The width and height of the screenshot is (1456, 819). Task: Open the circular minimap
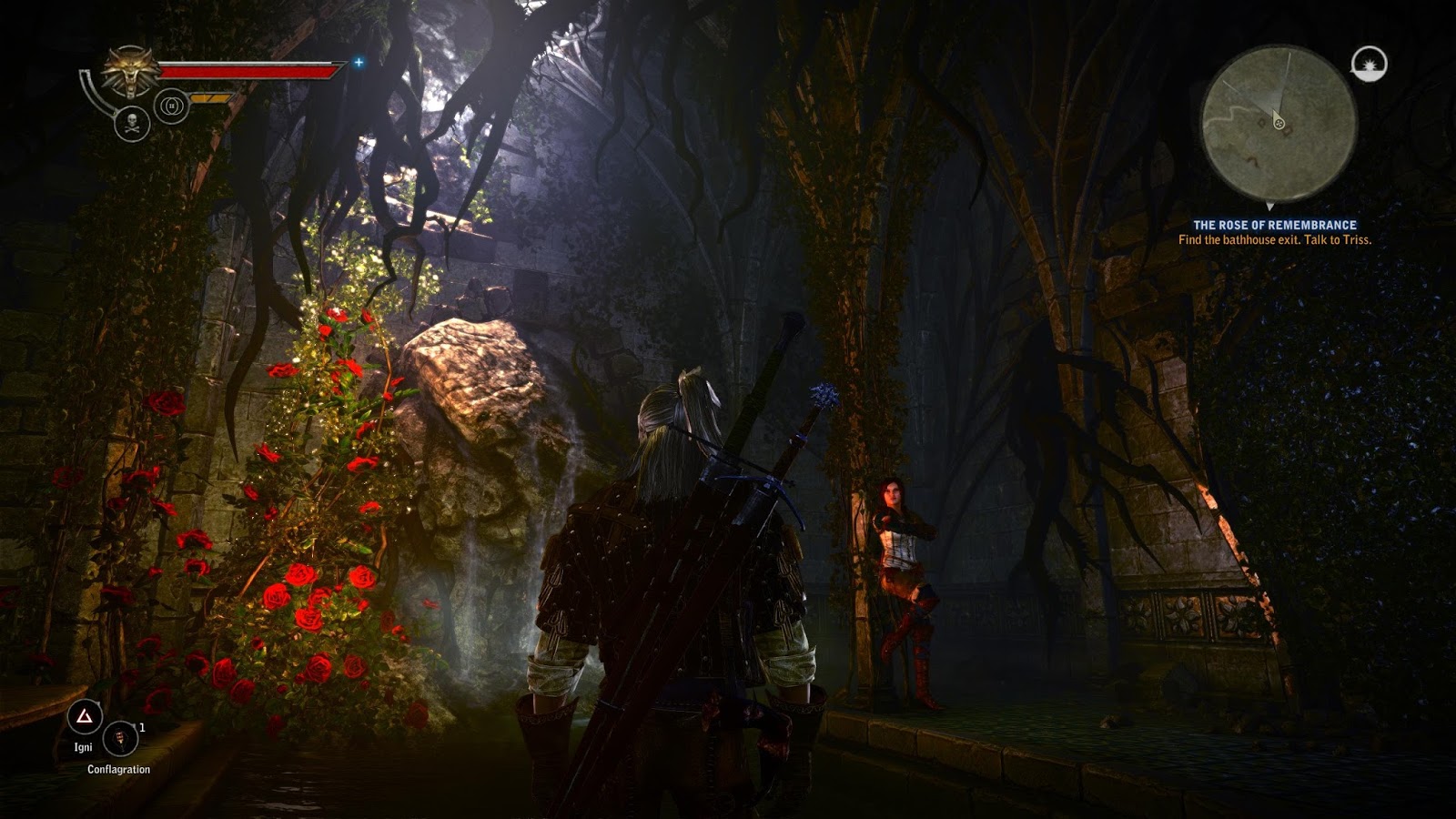1279,123
